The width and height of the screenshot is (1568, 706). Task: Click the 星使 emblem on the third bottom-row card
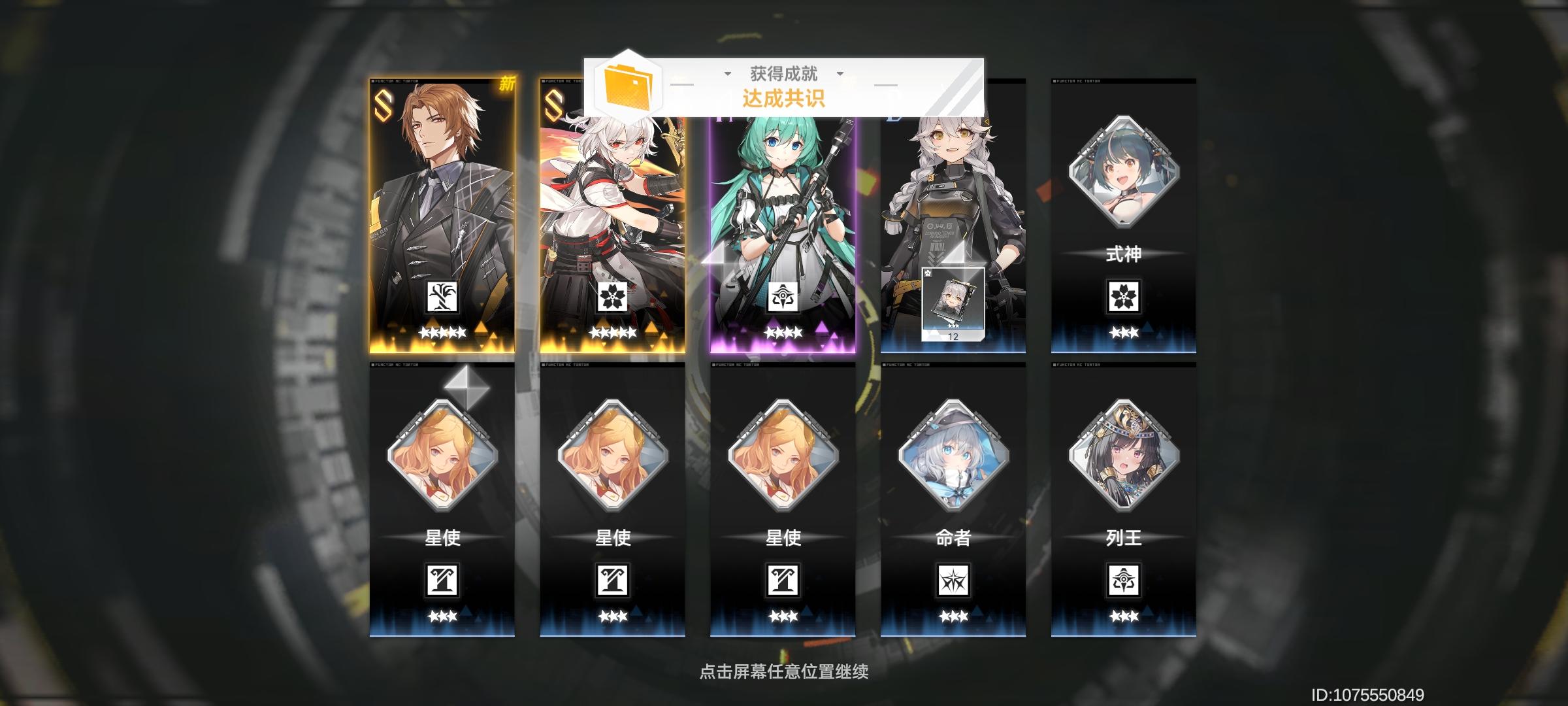(x=783, y=582)
